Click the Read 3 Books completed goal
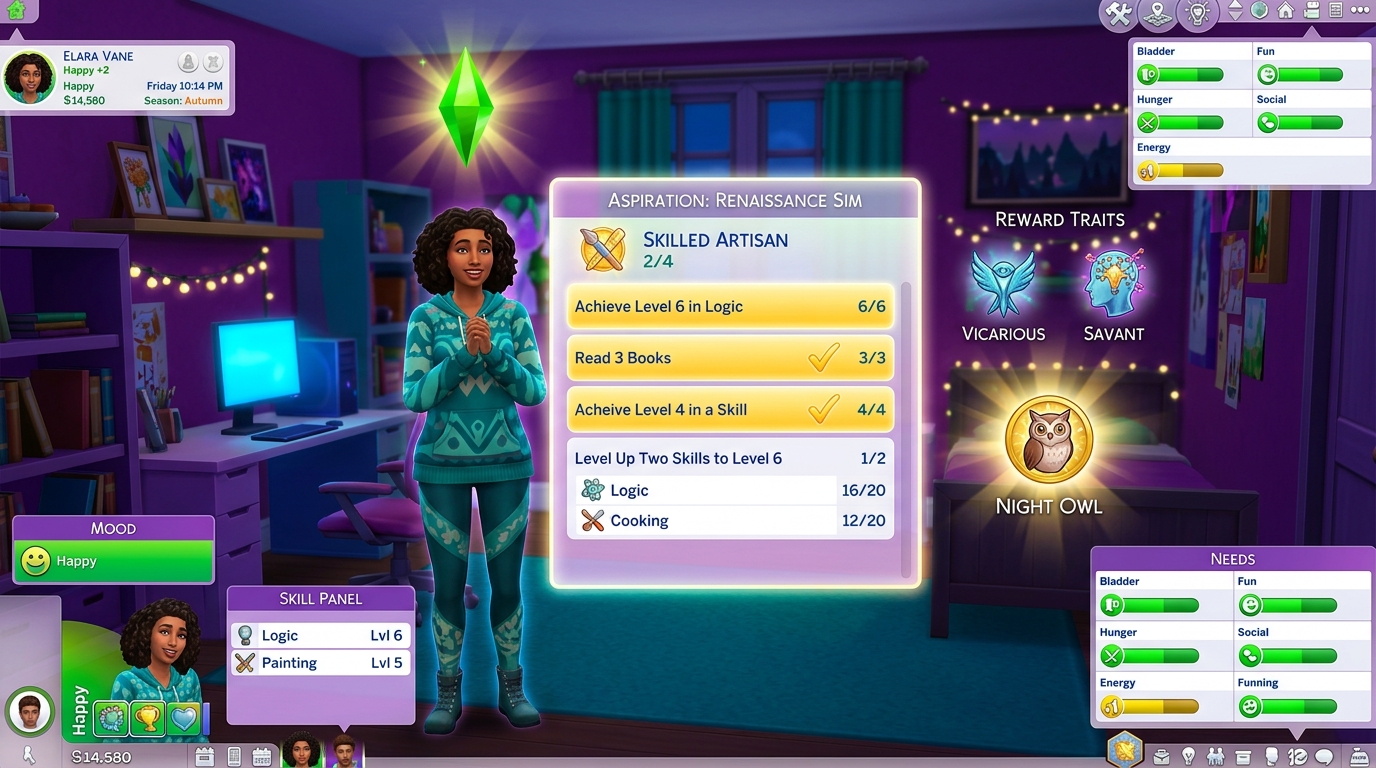Screen dimensions: 1376x768 click(x=729, y=357)
